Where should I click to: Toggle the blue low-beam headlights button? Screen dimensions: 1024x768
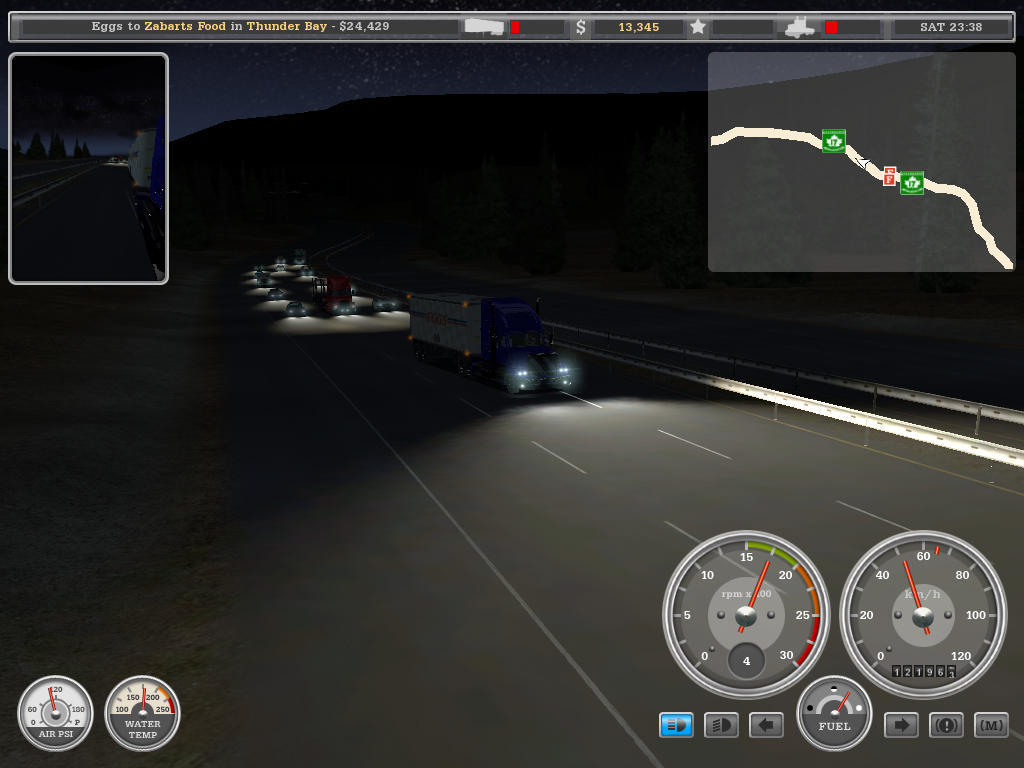676,725
